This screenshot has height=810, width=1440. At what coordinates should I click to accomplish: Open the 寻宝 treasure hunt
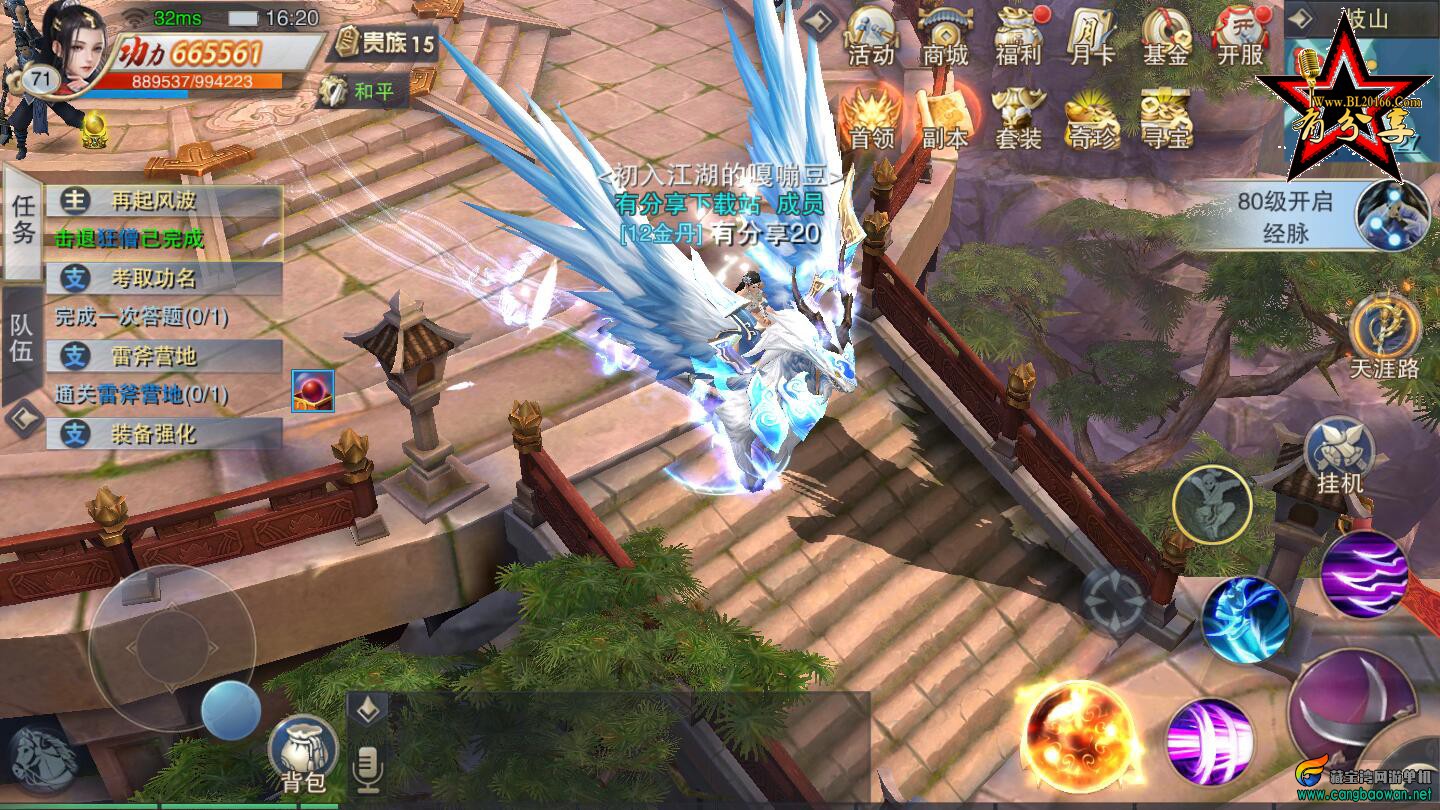[x=1166, y=118]
